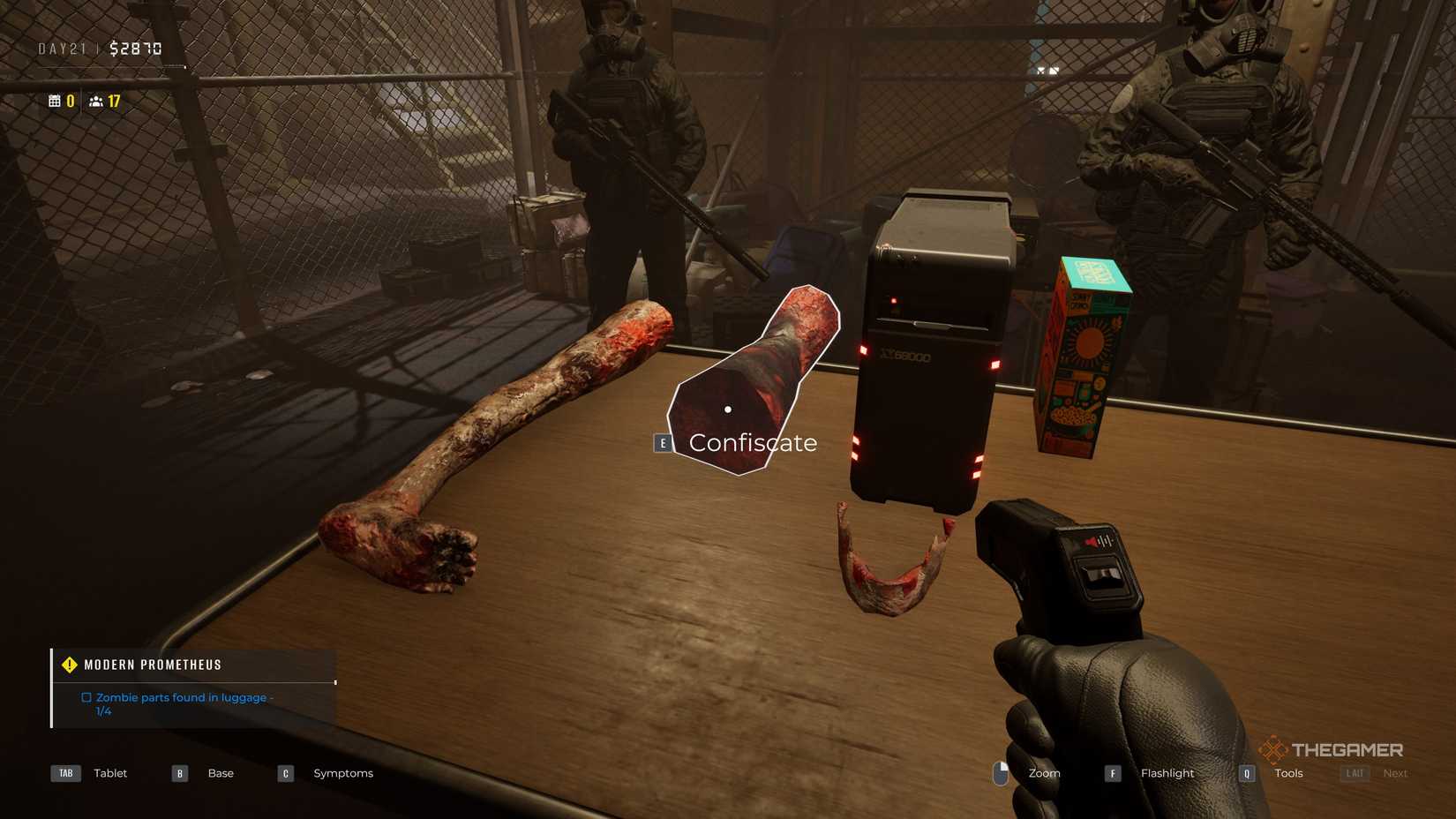
Task: Expand the Modern Prometheus quest panel
Action: pos(152,664)
